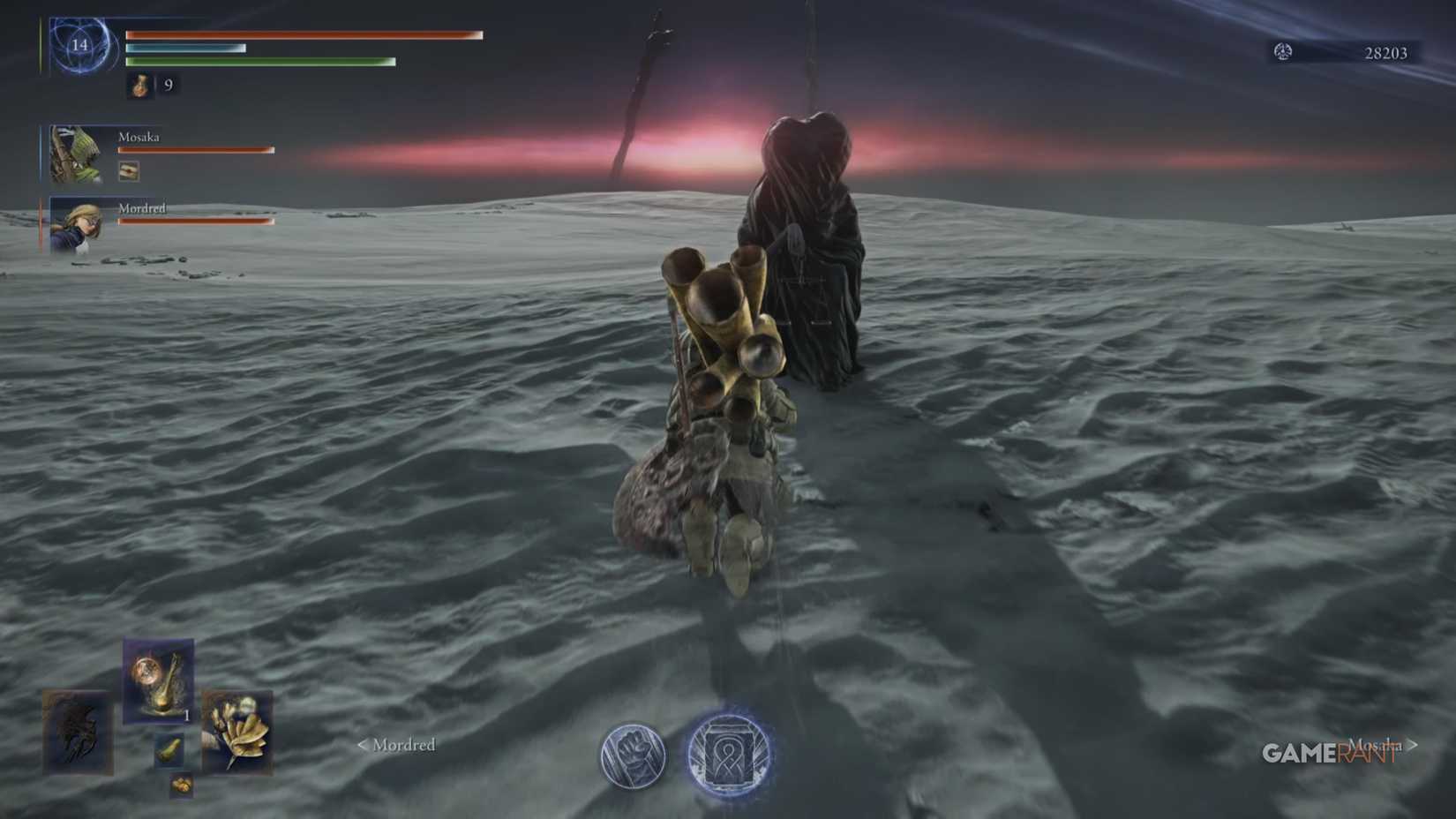Click the golden seed flask quick-item icon
This screenshot has width=1456, height=819.
click(x=154, y=684)
